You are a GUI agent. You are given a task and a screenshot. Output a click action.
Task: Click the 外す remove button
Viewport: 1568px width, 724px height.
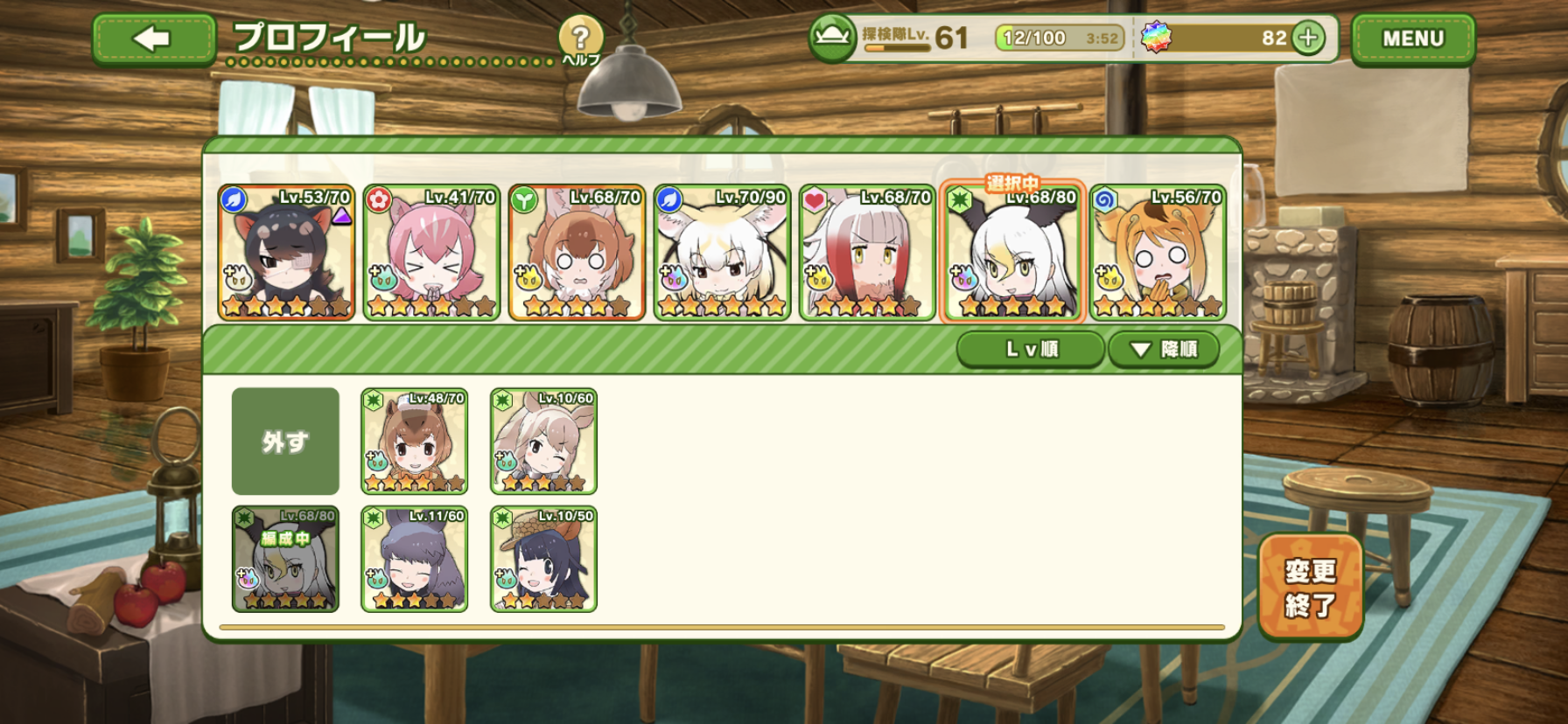[x=285, y=442]
